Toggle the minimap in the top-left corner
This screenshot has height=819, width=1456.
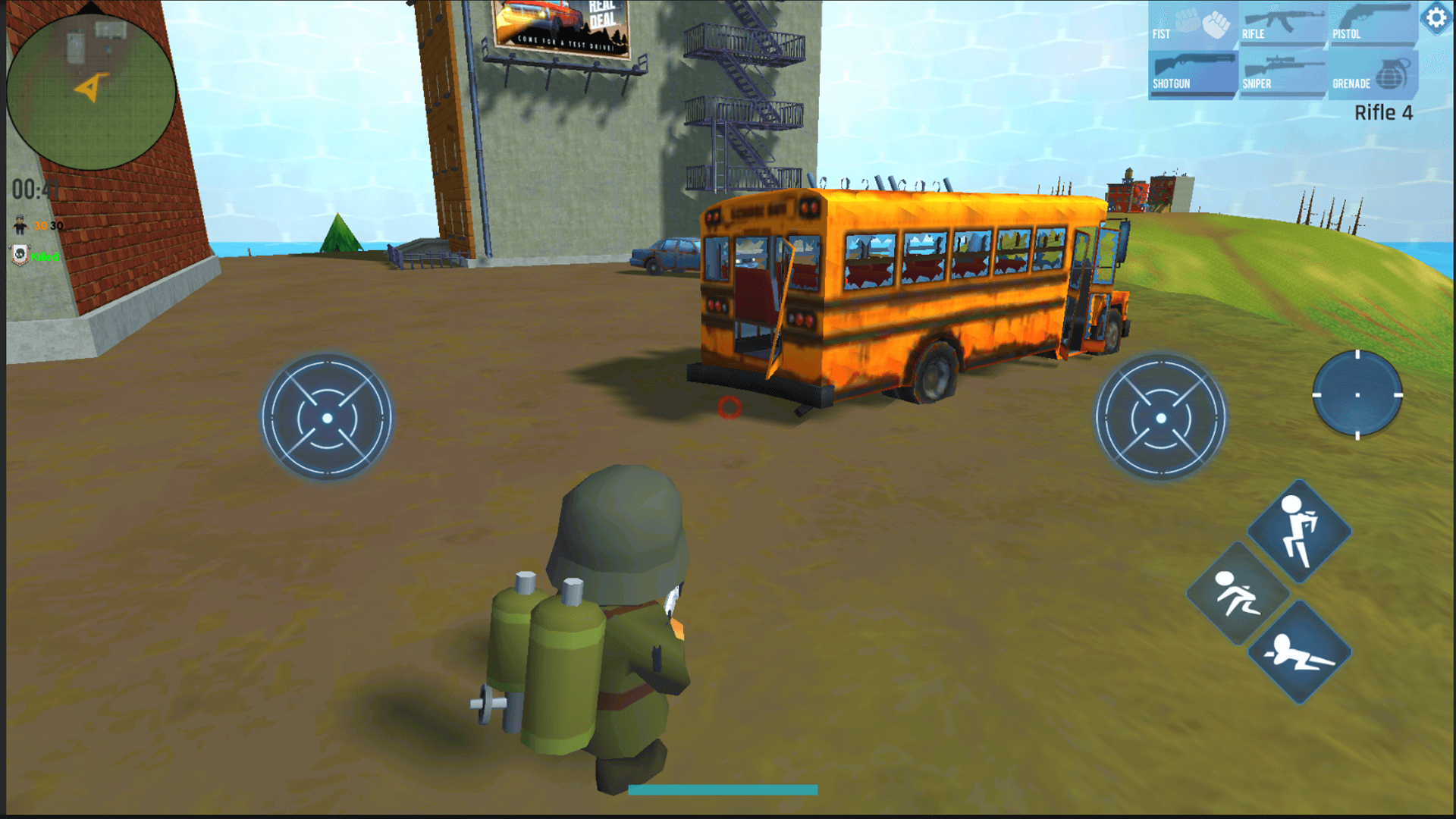[x=91, y=91]
